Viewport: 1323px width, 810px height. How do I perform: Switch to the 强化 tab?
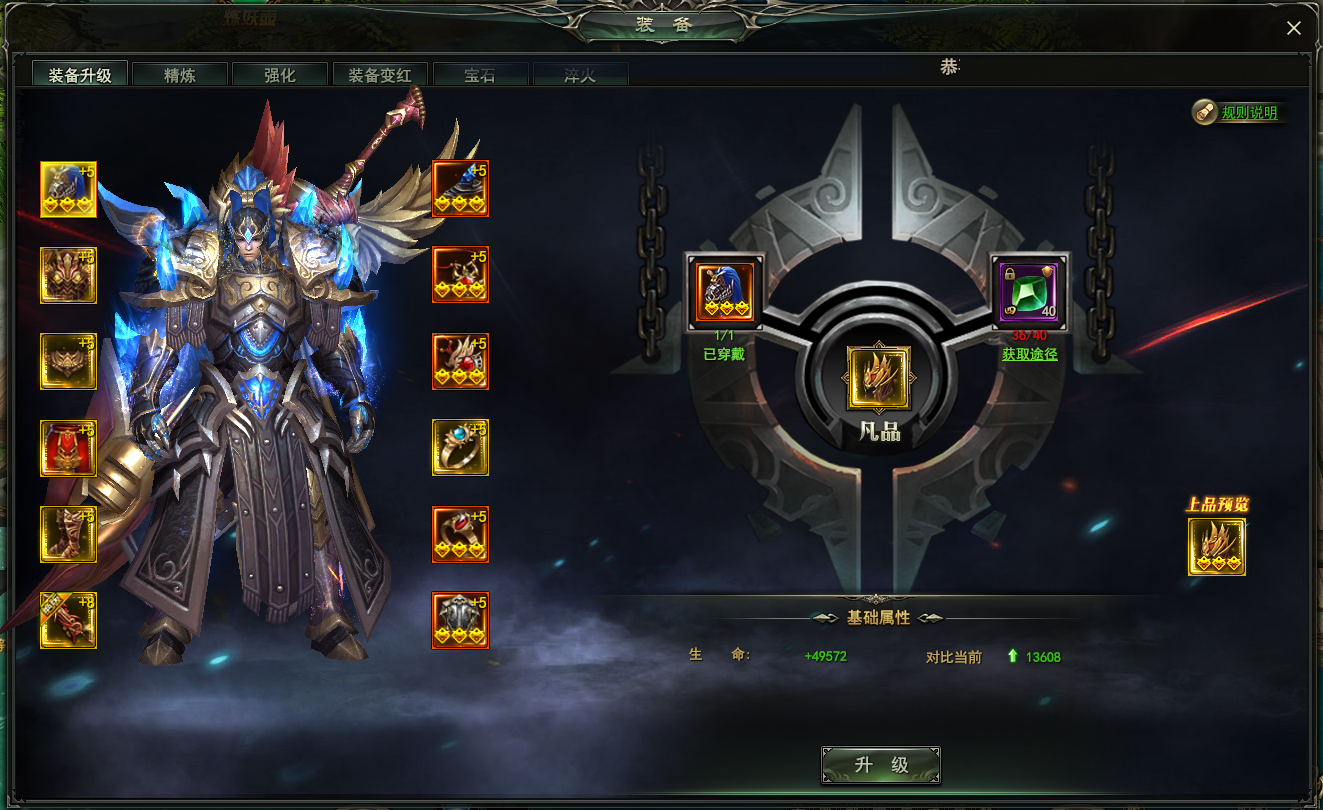tap(280, 75)
